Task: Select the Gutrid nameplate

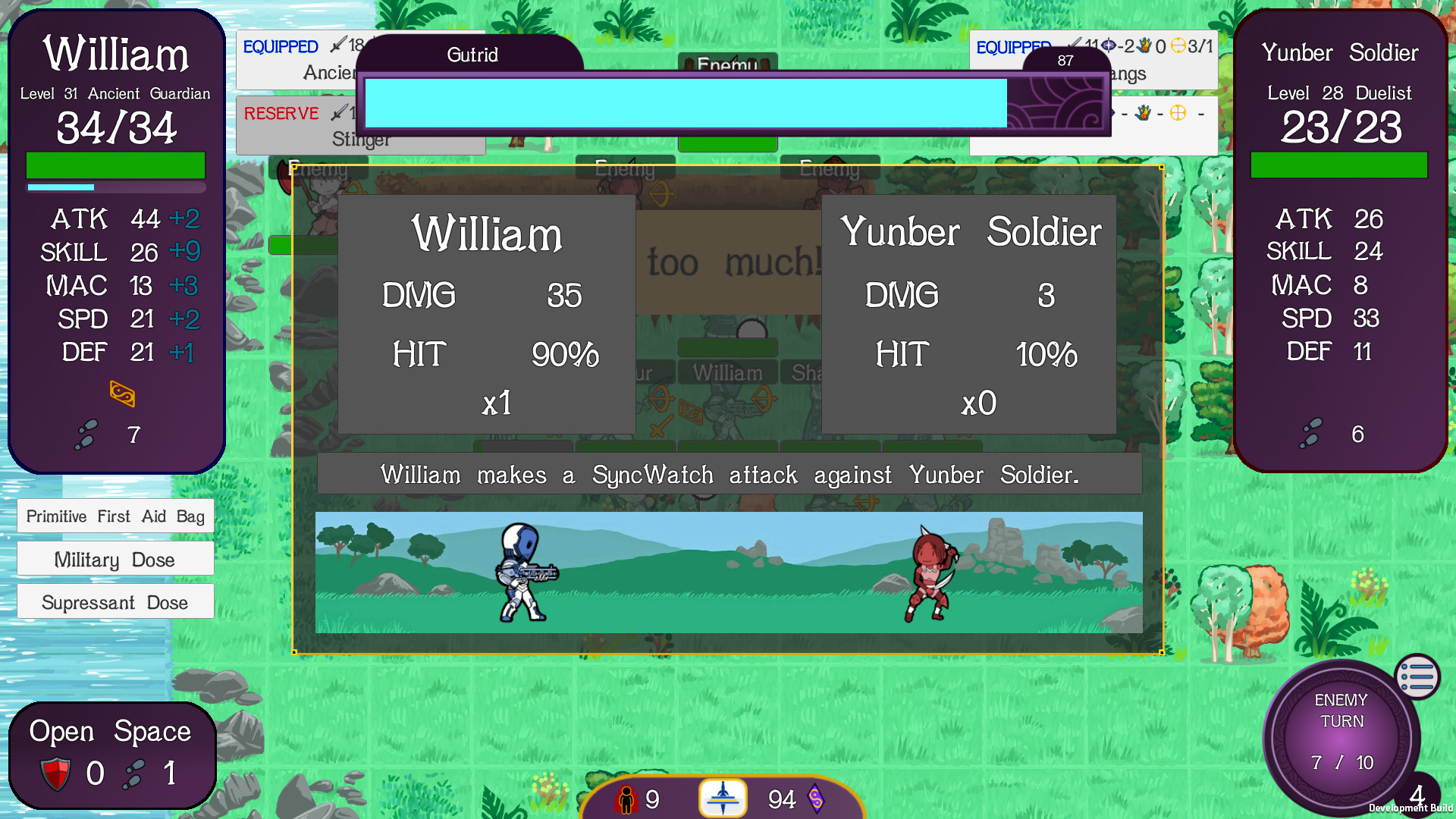Action: coord(472,55)
